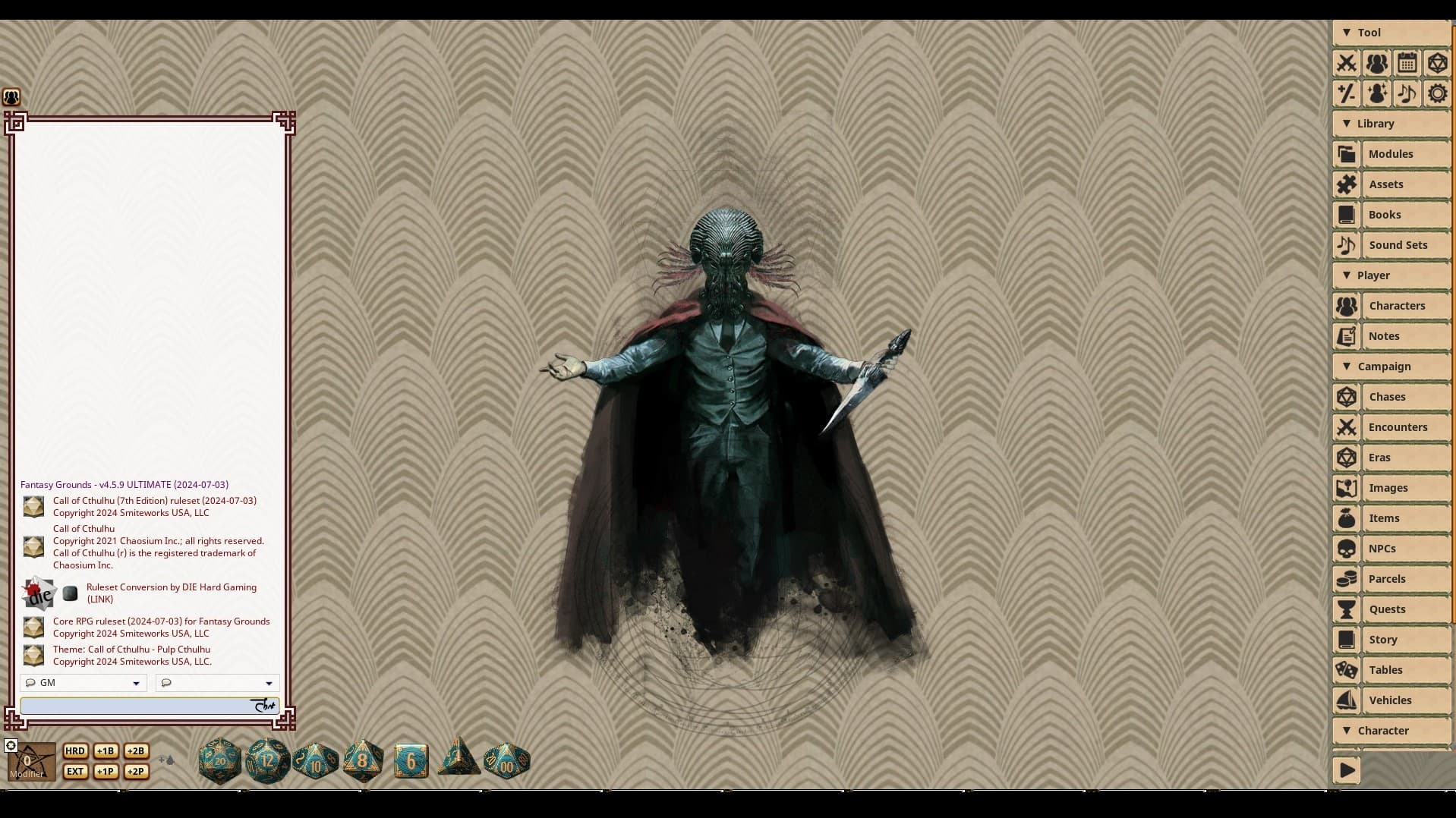1456x818 pixels.
Task: Toggle the +1B bonus die button
Action: 106,750
